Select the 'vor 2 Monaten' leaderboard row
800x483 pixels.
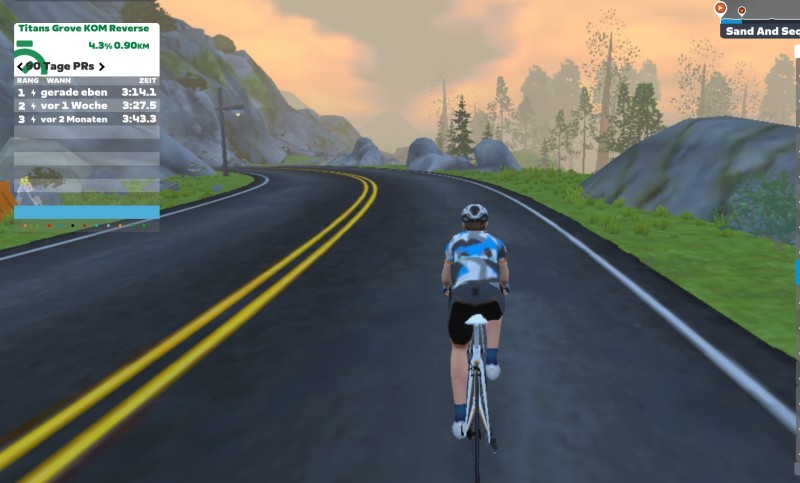pos(86,119)
